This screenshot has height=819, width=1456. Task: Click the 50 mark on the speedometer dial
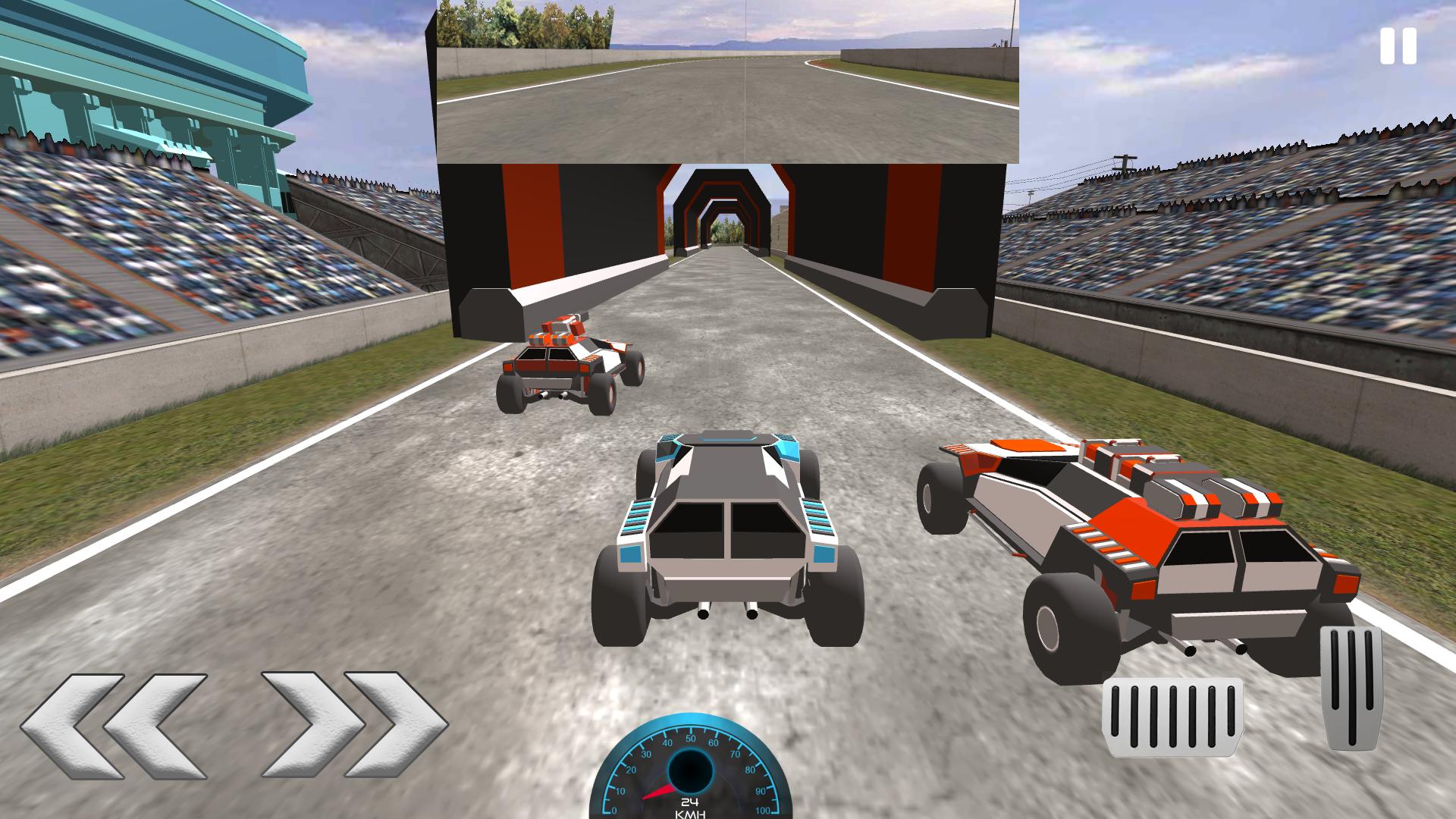click(x=690, y=737)
